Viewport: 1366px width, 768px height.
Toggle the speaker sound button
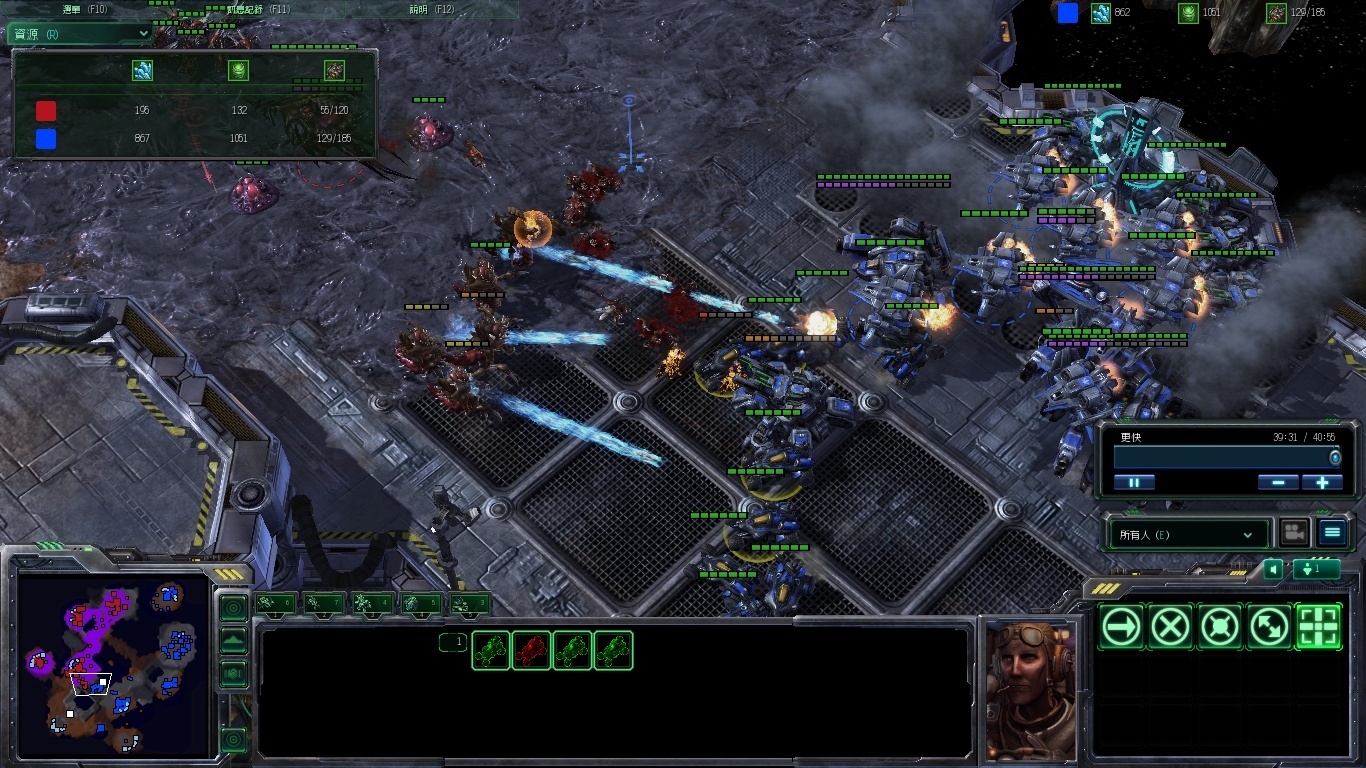[x=1272, y=569]
